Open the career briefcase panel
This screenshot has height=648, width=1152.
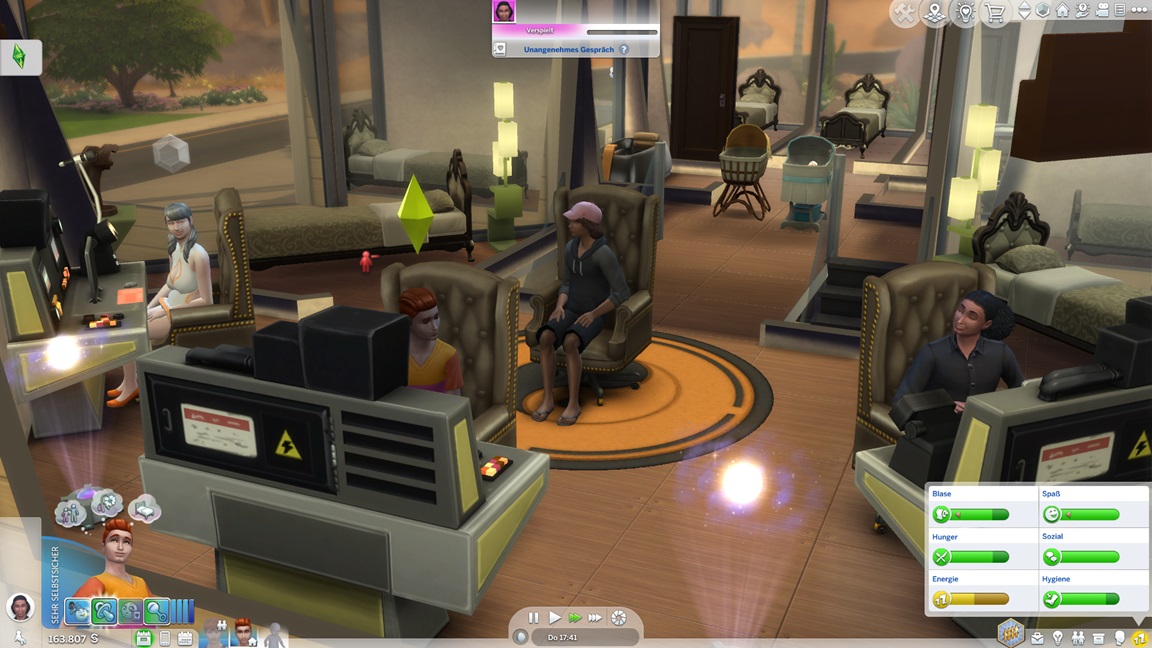tap(1037, 637)
